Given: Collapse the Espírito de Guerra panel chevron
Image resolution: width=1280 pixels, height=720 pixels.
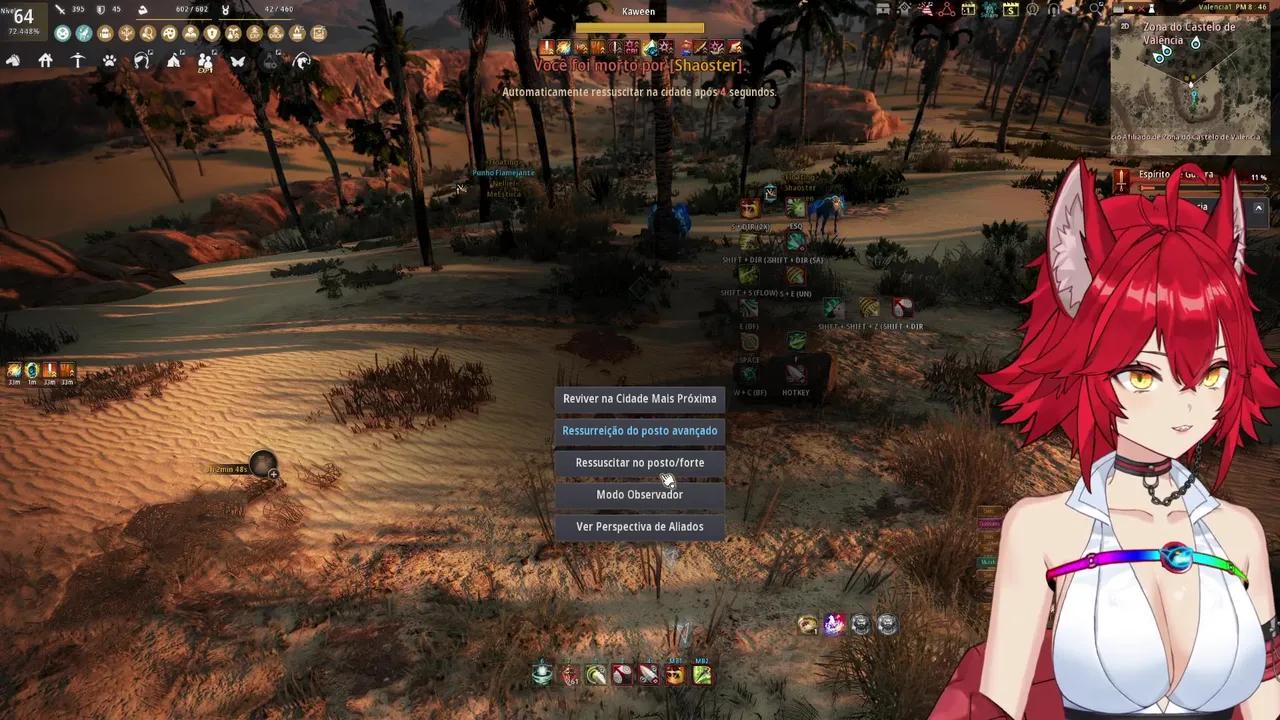Looking at the screenshot, I should [x=1258, y=207].
